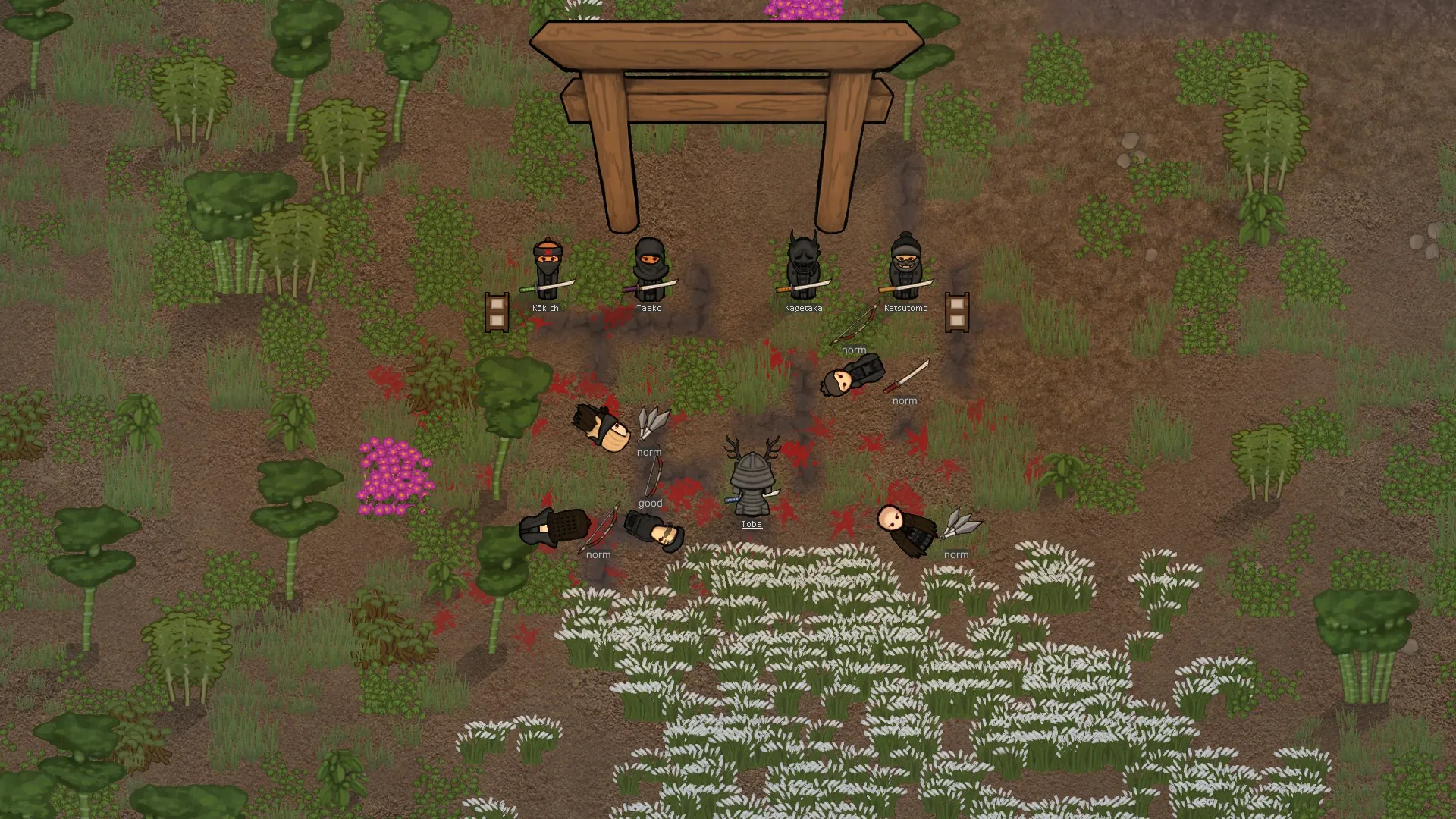
Task: Select the colonist labeled Taeko
Action: click(650, 268)
